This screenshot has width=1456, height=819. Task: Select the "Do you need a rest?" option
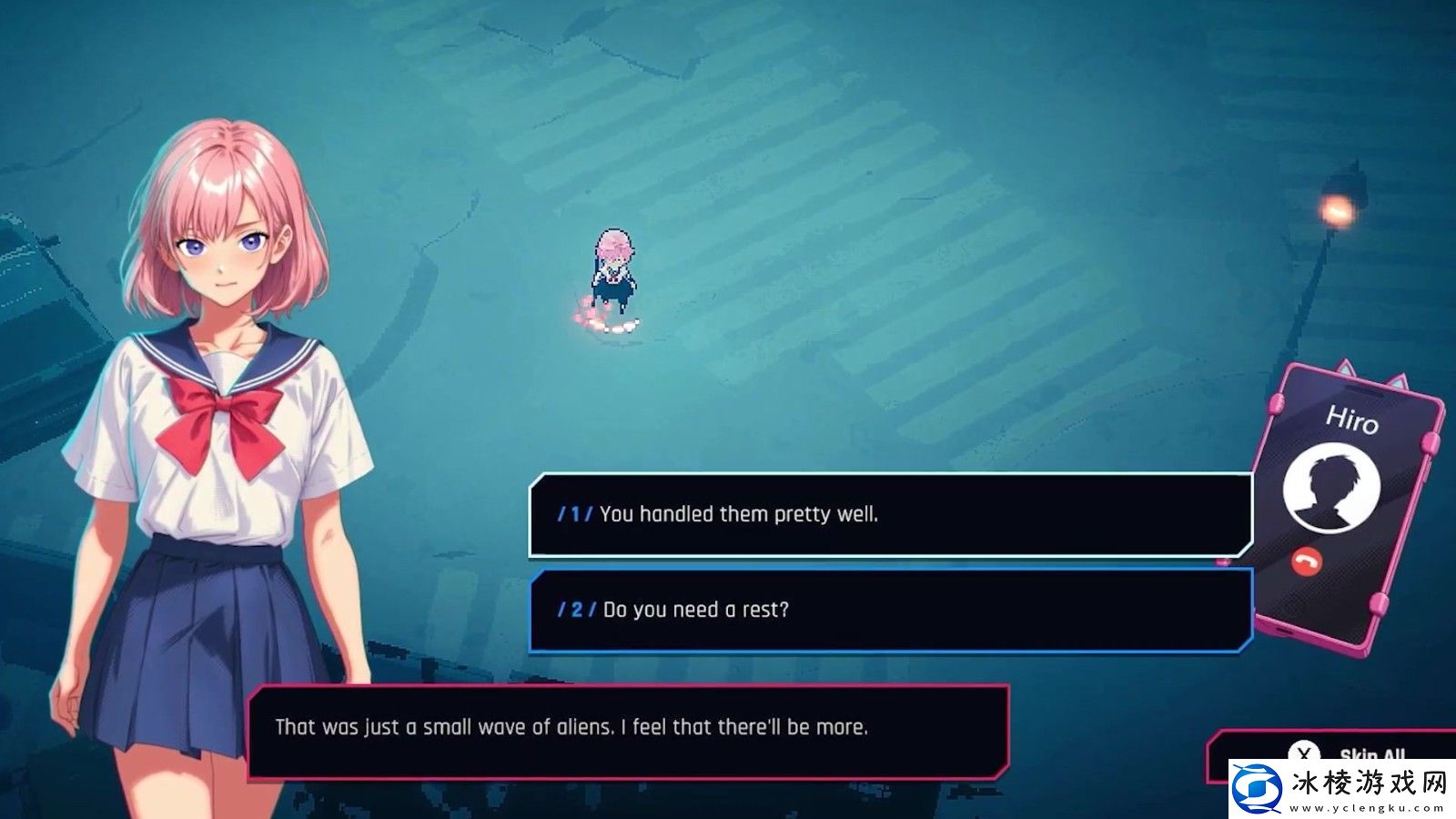890,610
